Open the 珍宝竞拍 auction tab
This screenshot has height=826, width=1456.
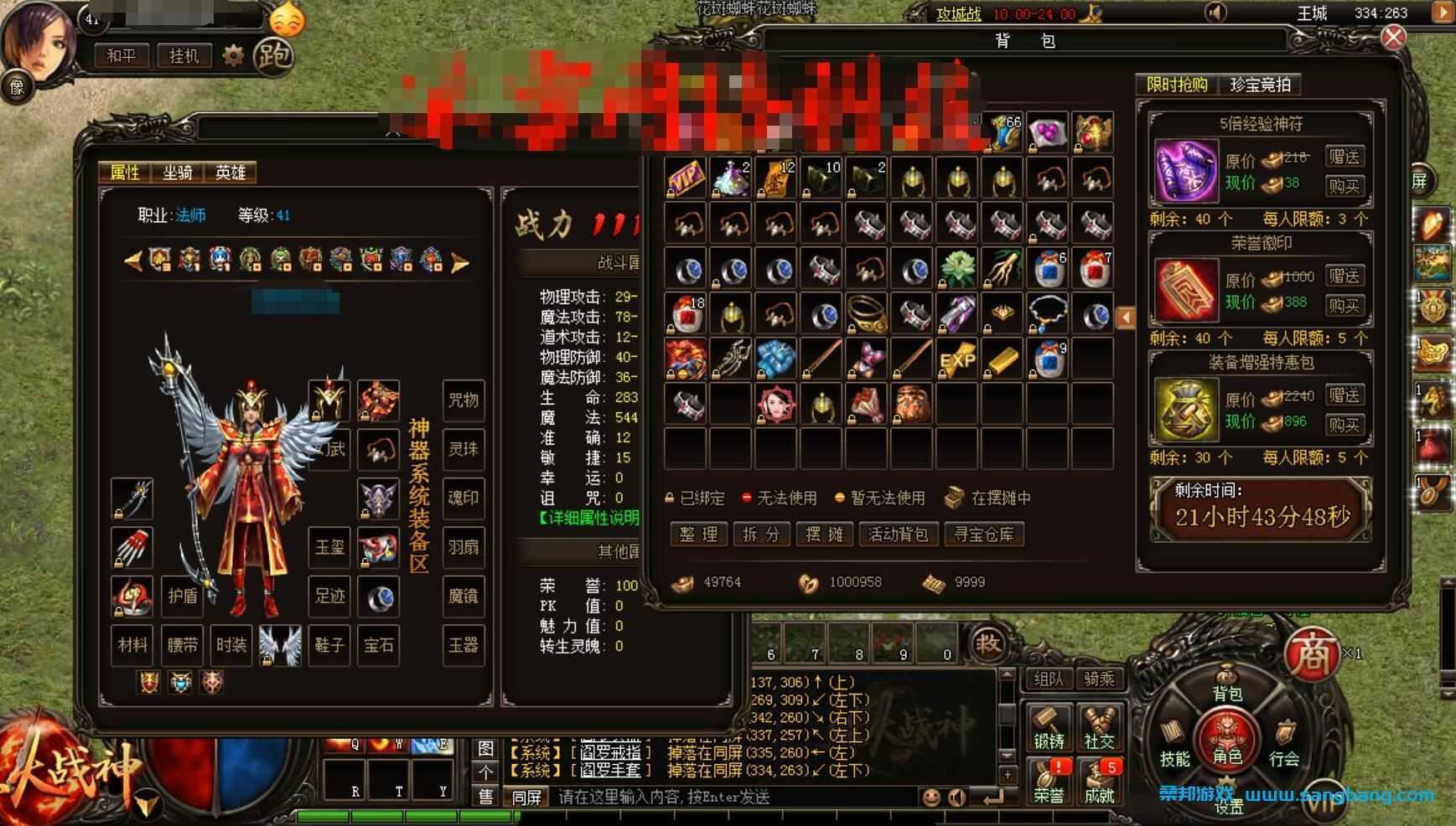click(x=1262, y=85)
